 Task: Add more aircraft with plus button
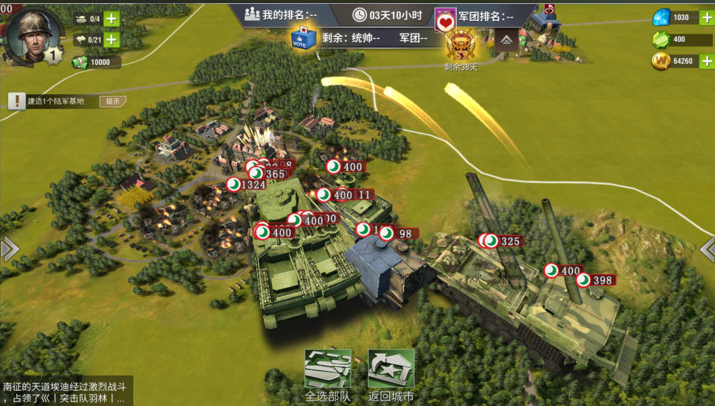(111, 40)
